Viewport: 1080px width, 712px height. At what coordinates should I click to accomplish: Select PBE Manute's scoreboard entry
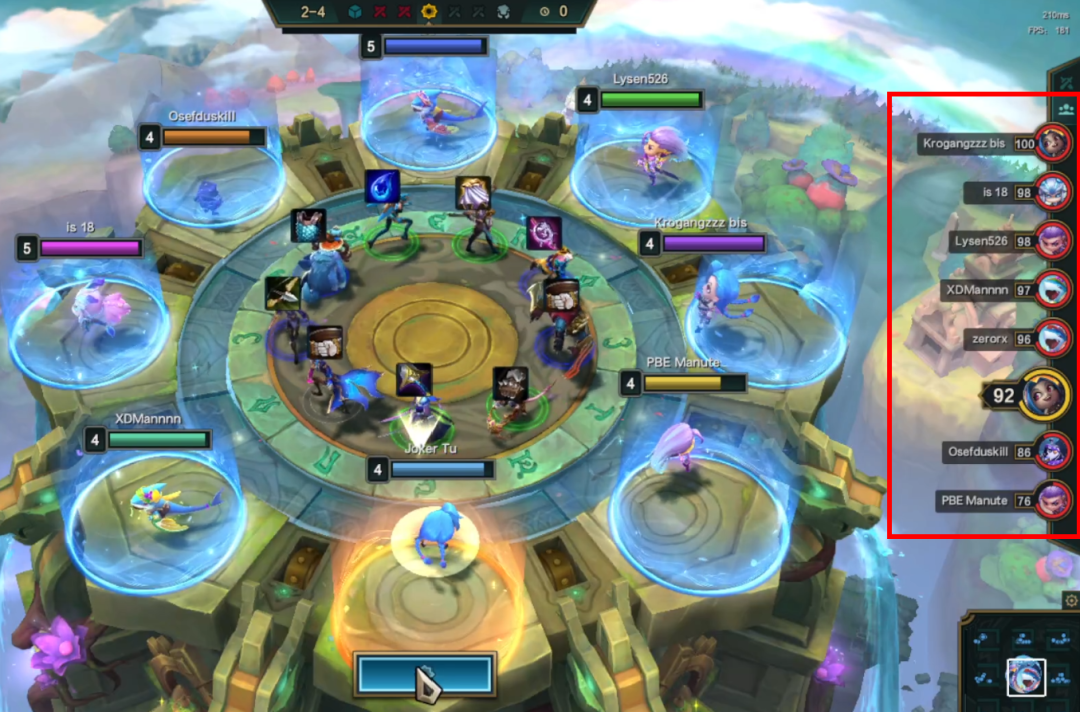point(1052,499)
